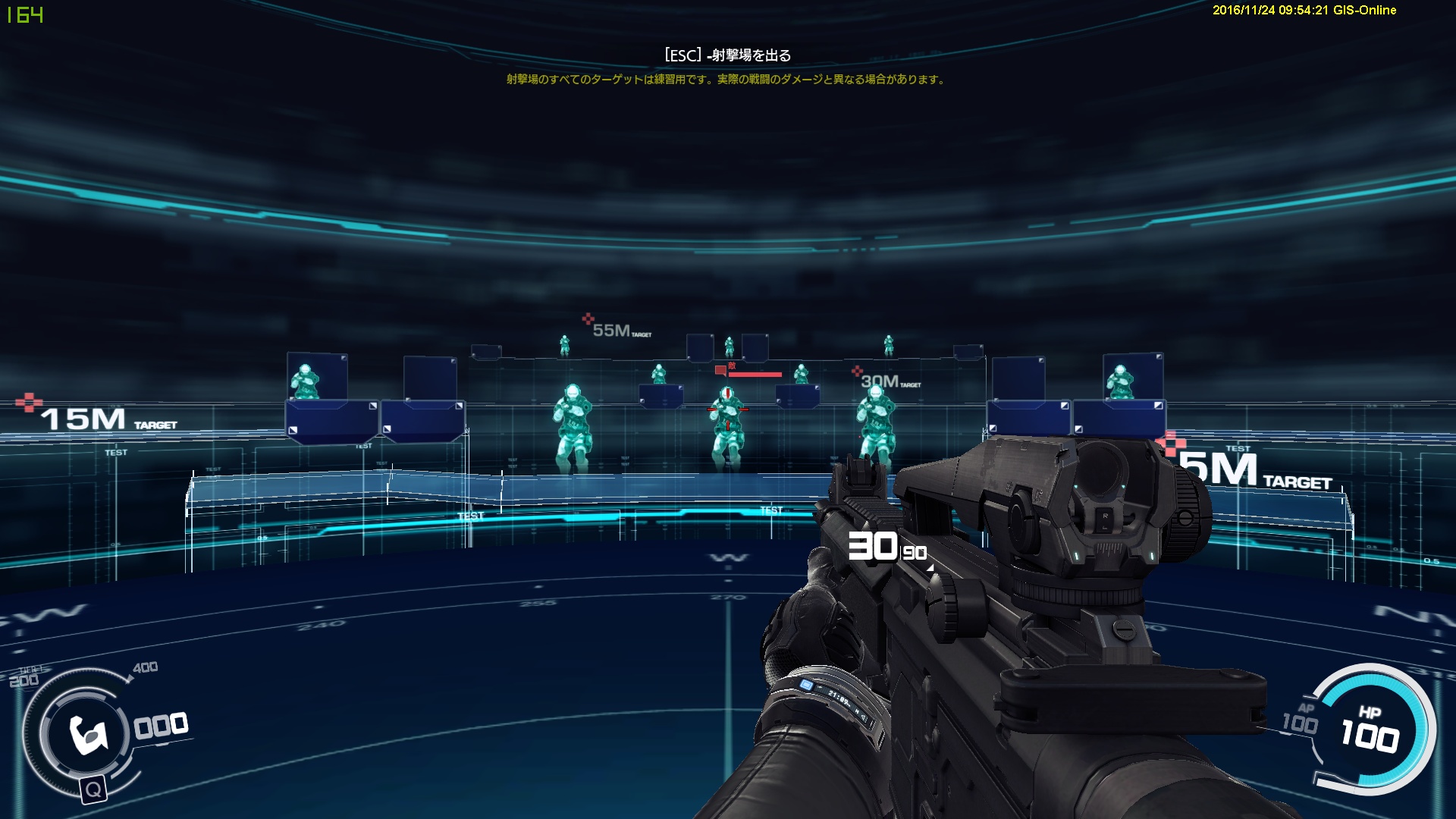Click the red enemy speech-bubble icon above the target
Viewport: 1456px width, 819px height.
720,369
